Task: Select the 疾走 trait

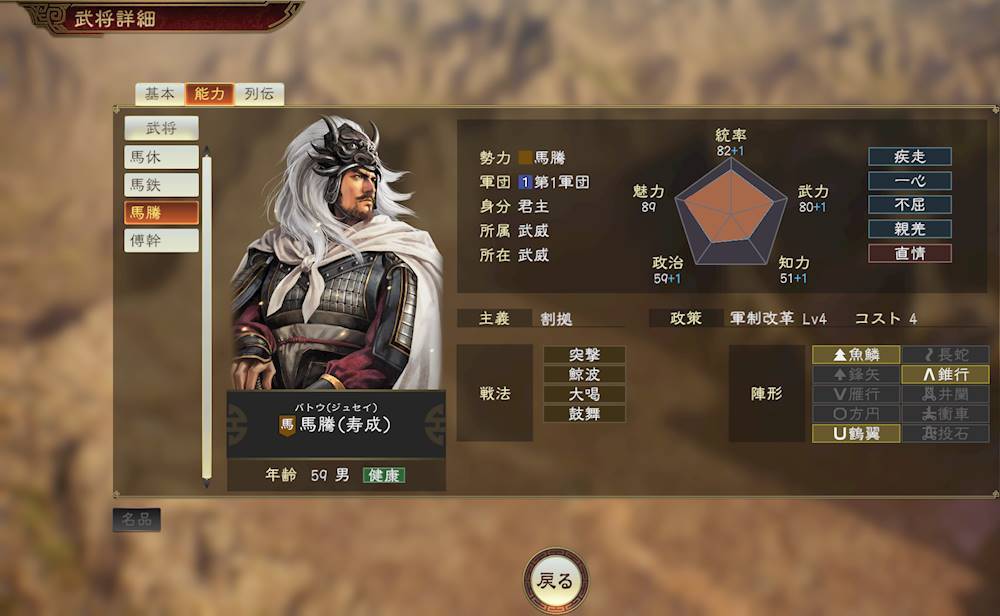Action: (x=909, y=157)
